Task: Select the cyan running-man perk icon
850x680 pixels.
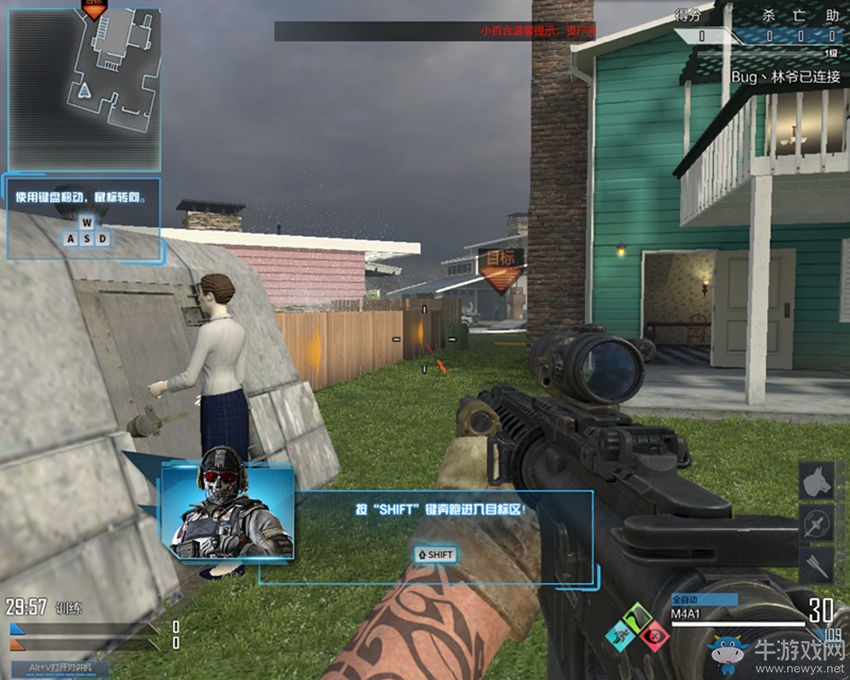Action: (x=621, y=635)
